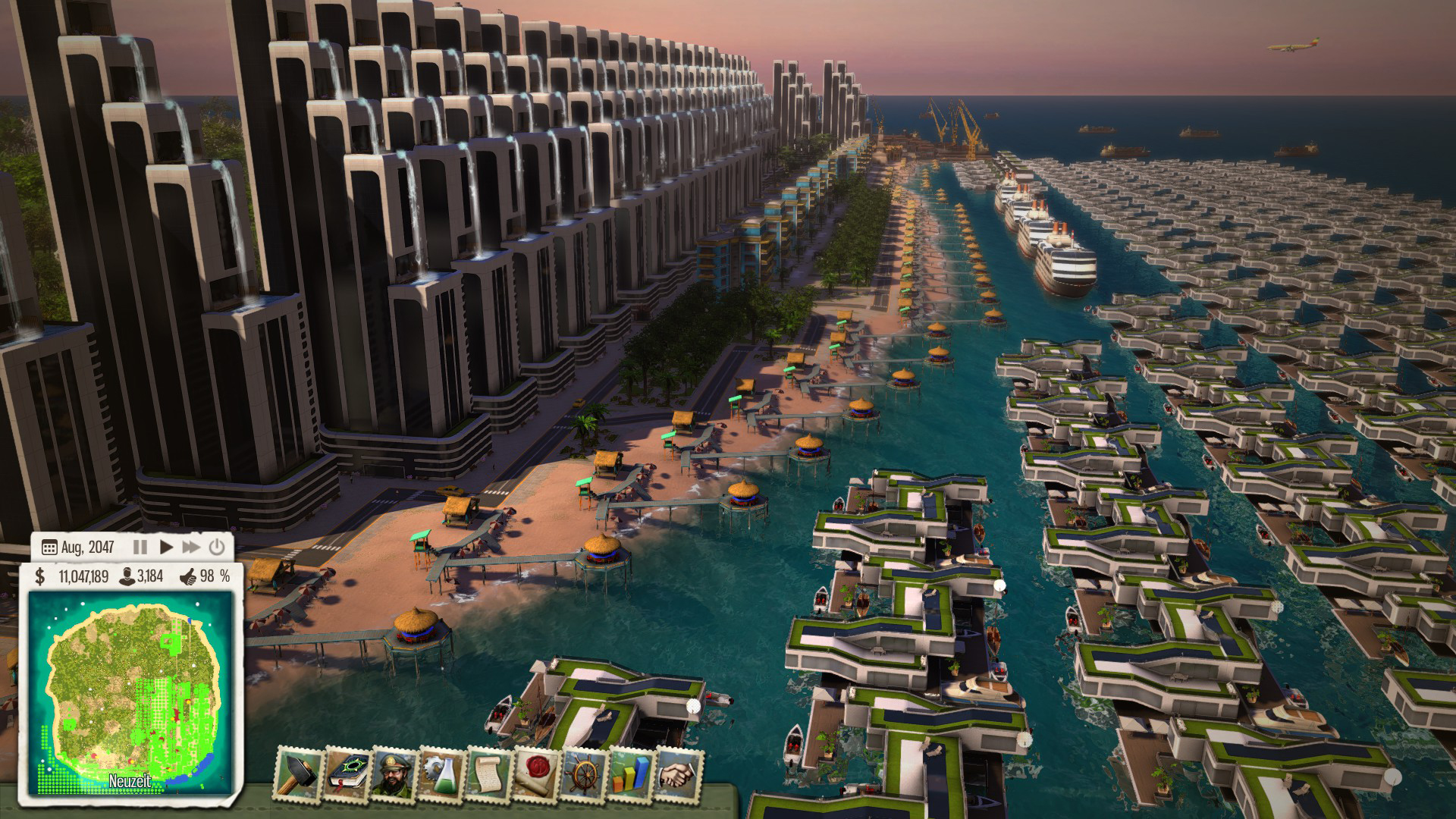The image size is (1456, 819).
Task: Pause the game simulation
Action: tap(140, 546)
